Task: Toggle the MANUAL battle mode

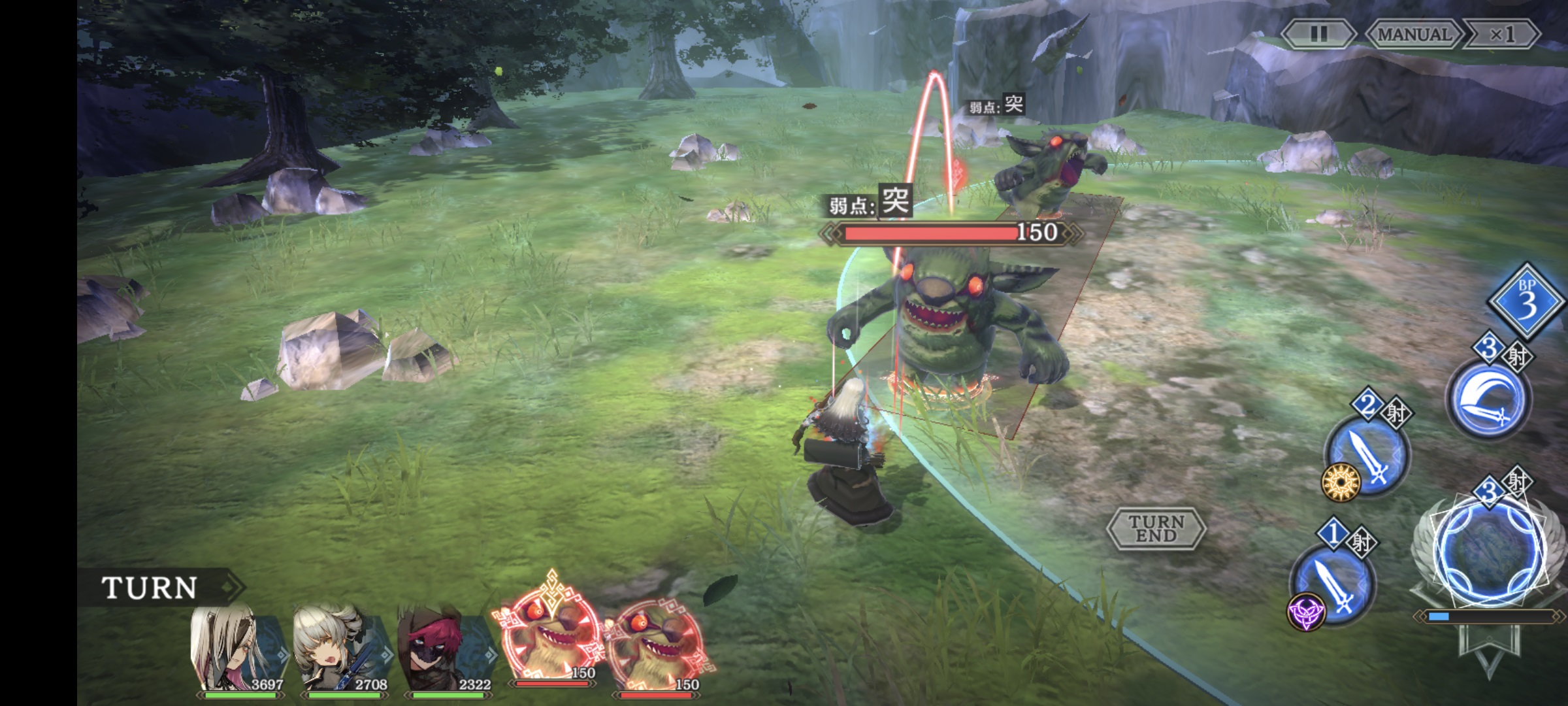Action: pos(1413,34)
